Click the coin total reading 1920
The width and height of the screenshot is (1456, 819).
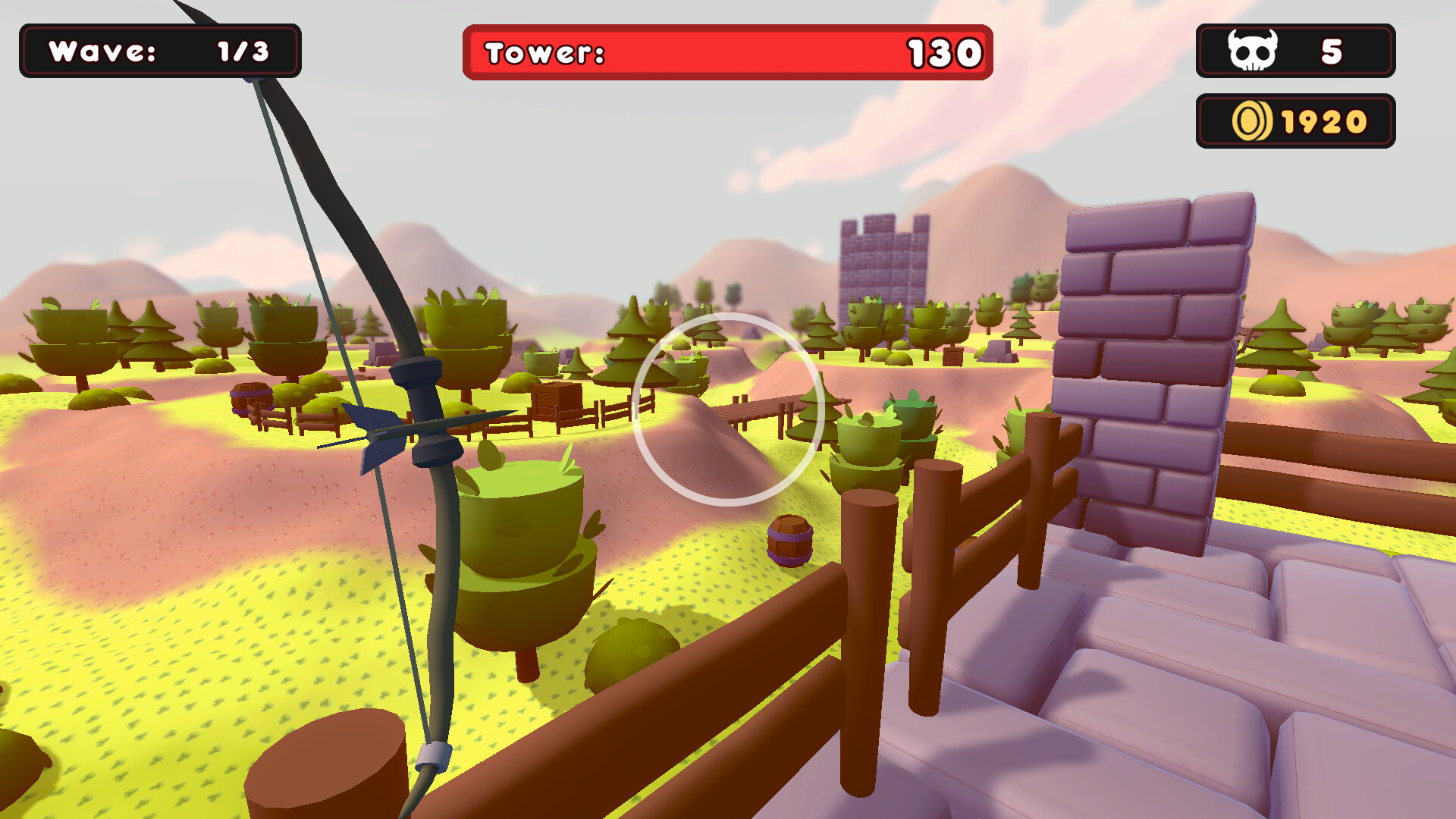[x=1323, y=119]
